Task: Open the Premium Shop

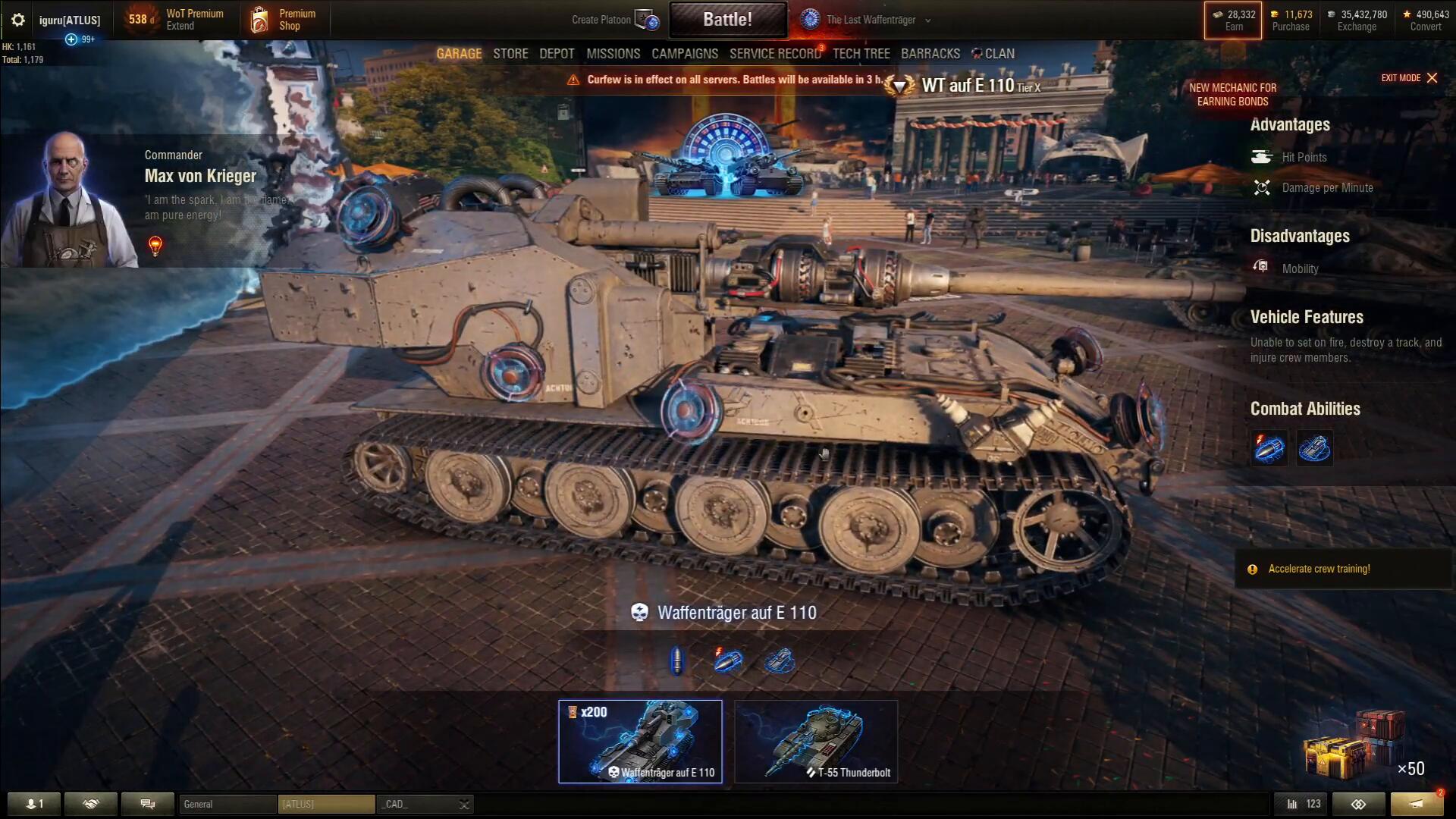Action: coord(284,20)
